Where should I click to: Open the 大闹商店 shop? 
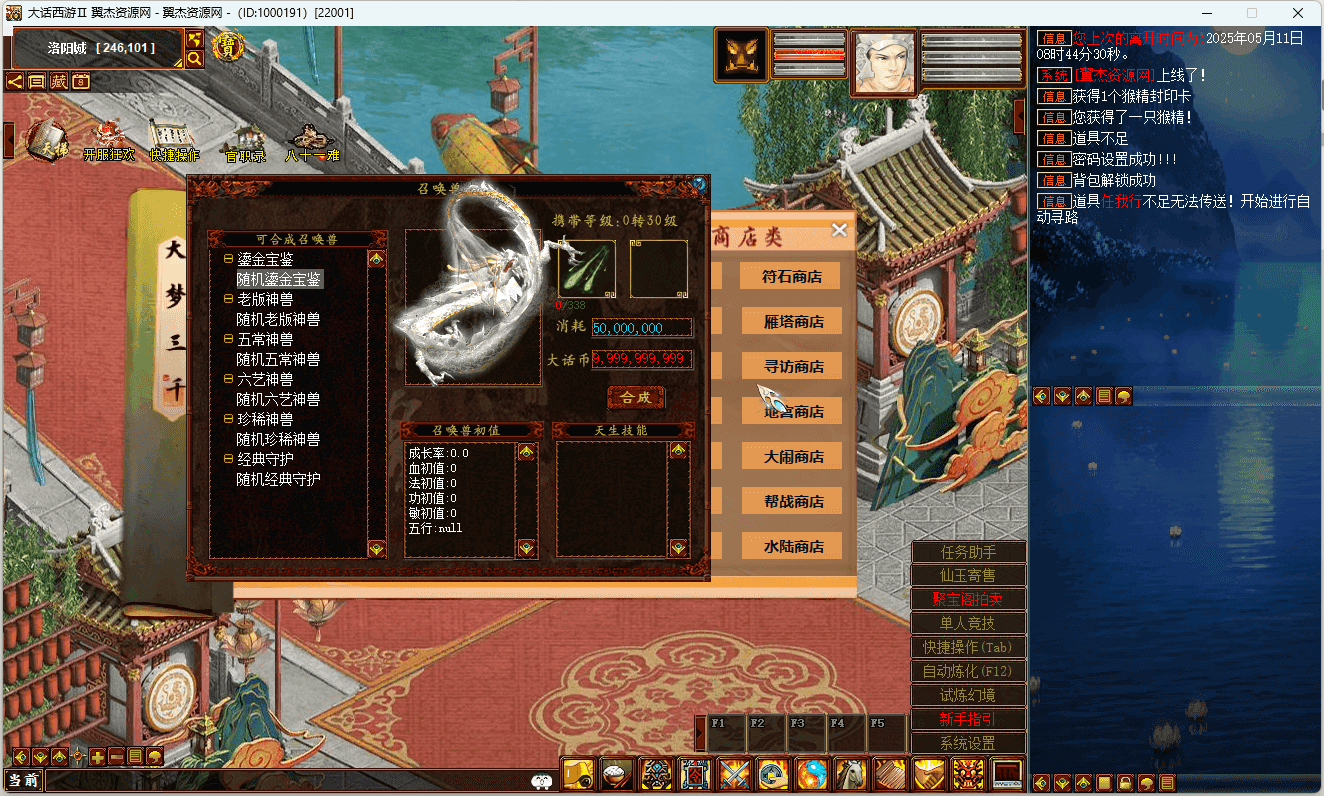(x=791, y=456)
